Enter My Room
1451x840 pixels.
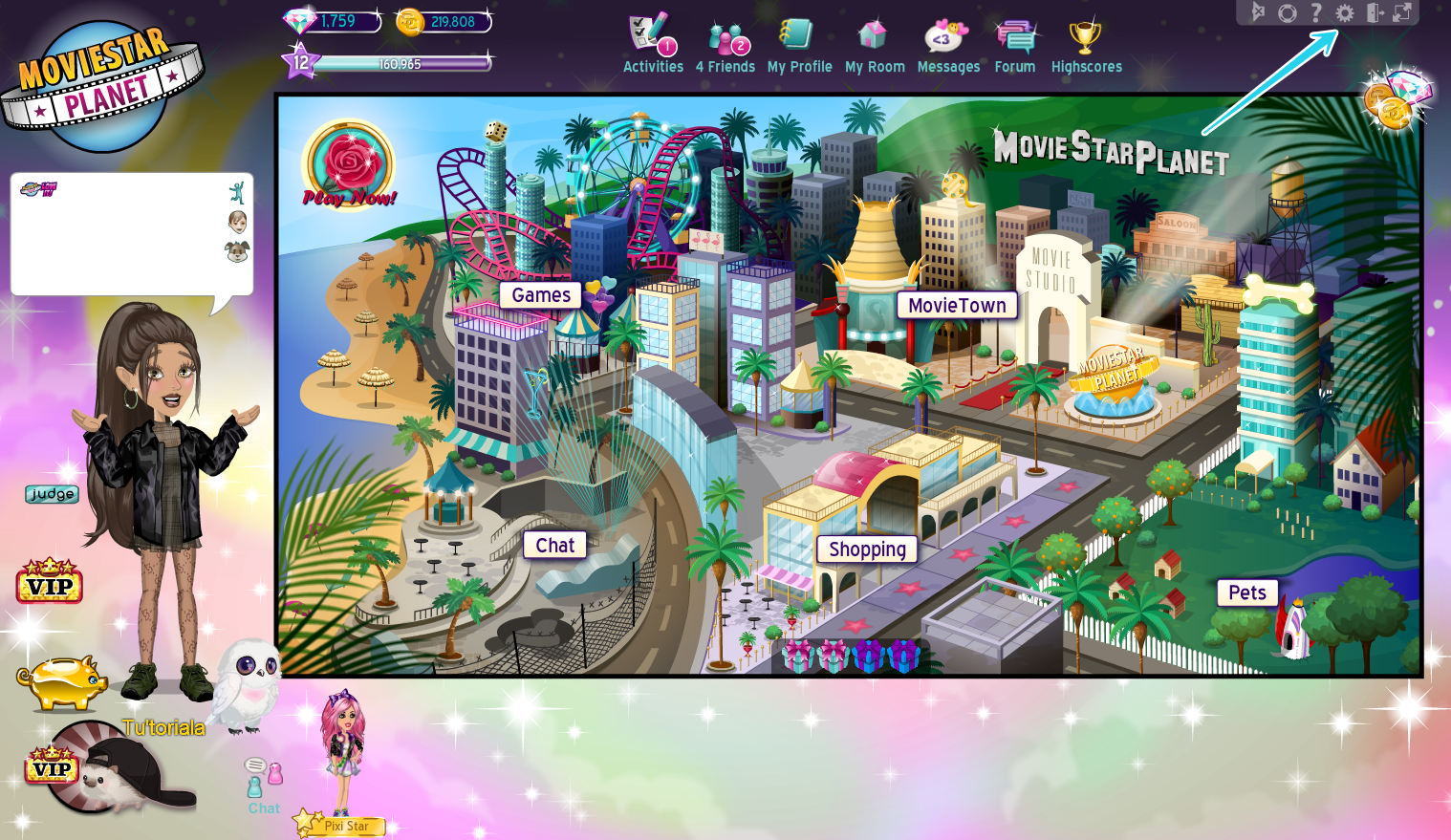tap(875, 40)
